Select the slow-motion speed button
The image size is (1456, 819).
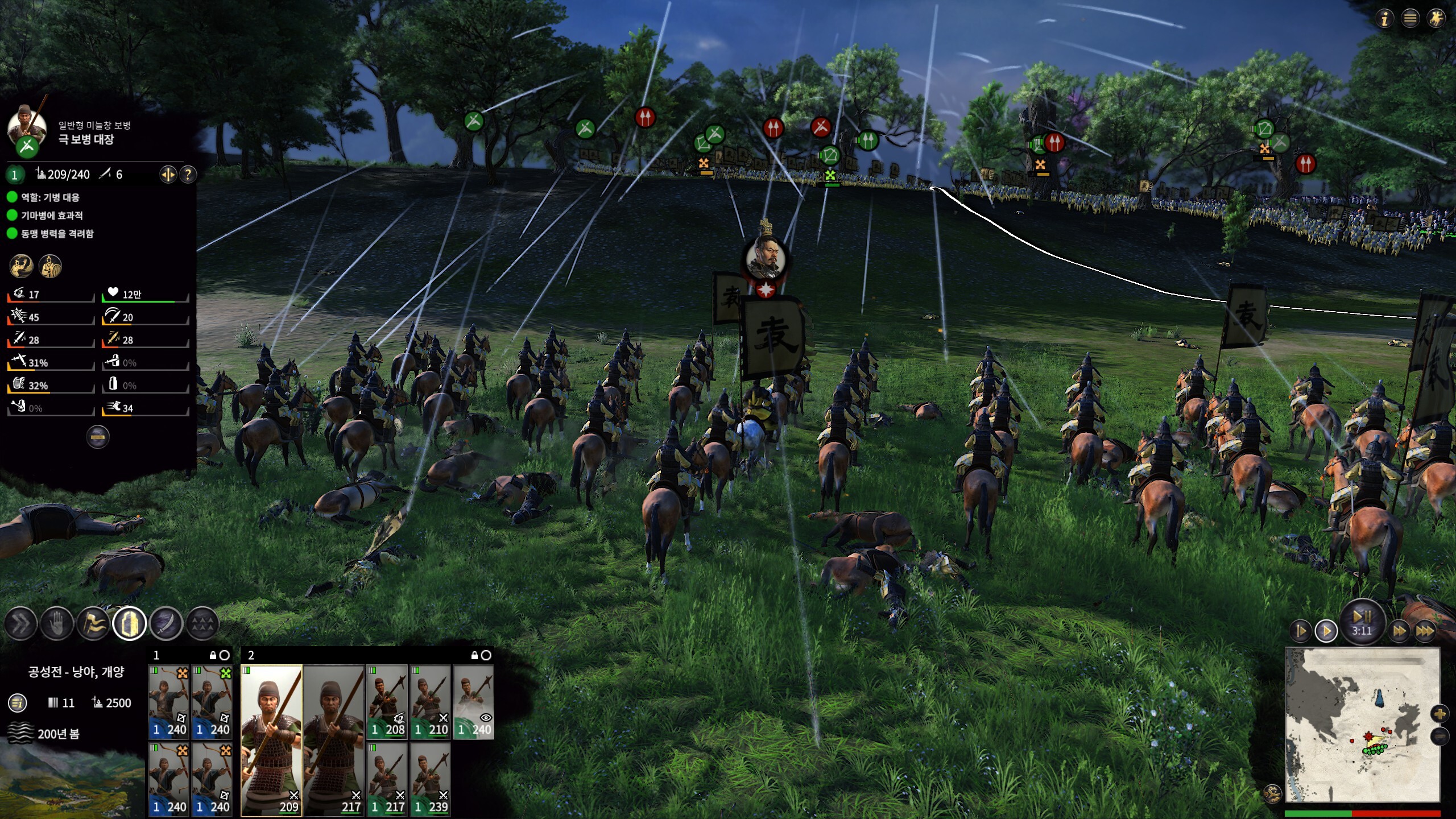1301,631
